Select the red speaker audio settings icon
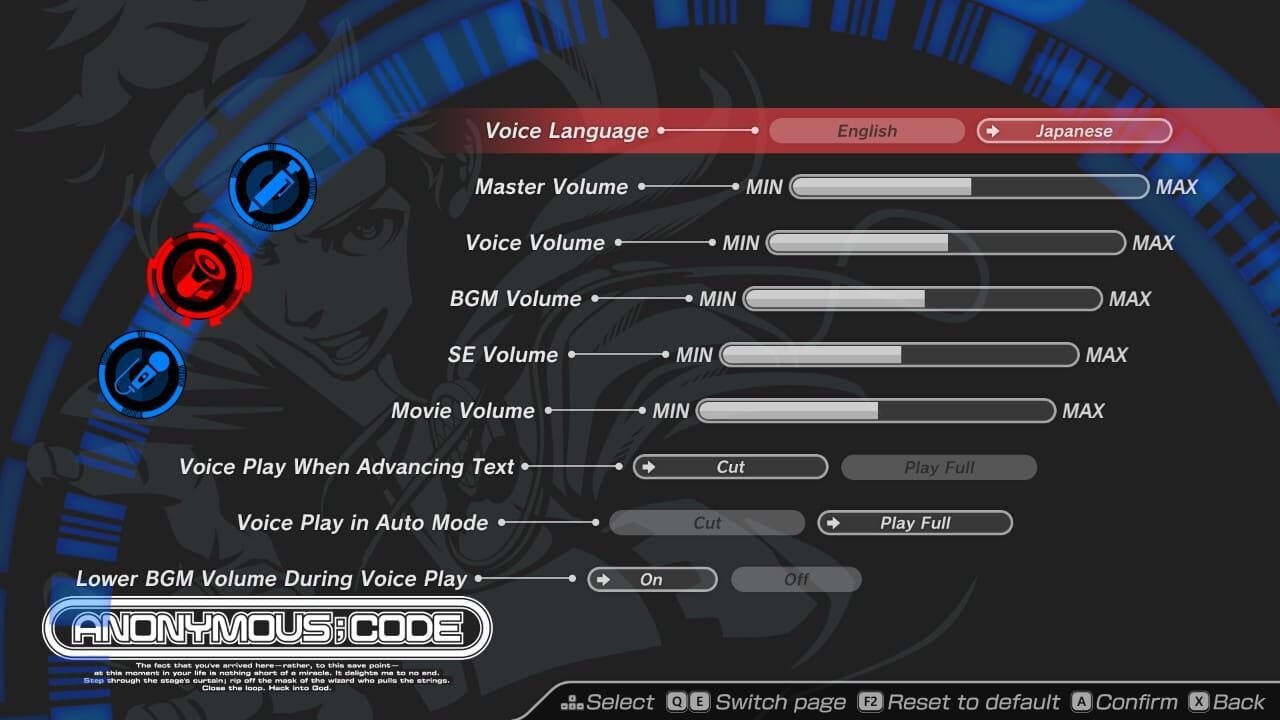Screen dimensions: 1280x720 coord(200,273)
